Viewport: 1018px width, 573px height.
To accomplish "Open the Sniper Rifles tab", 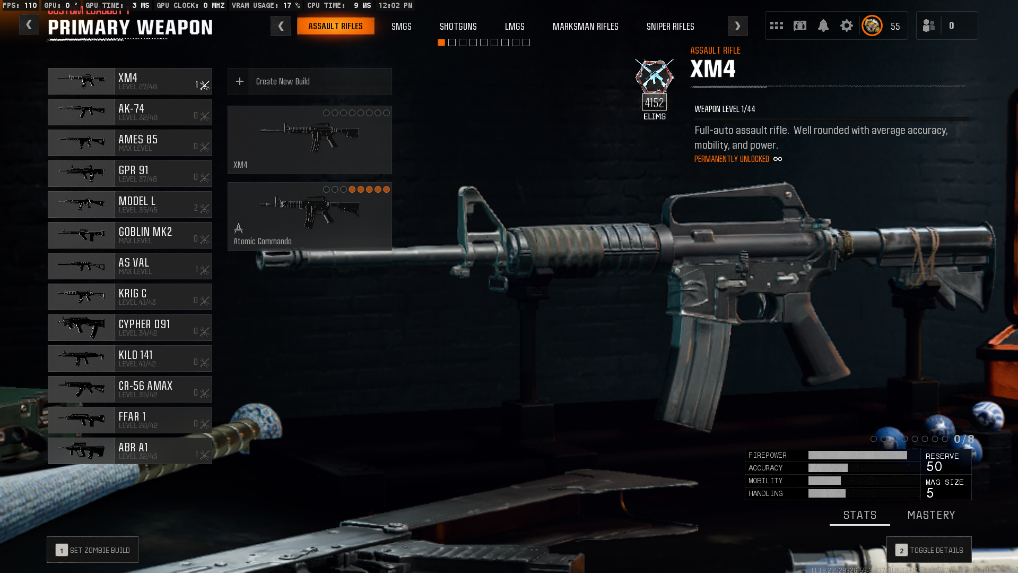I will point(670,27).
